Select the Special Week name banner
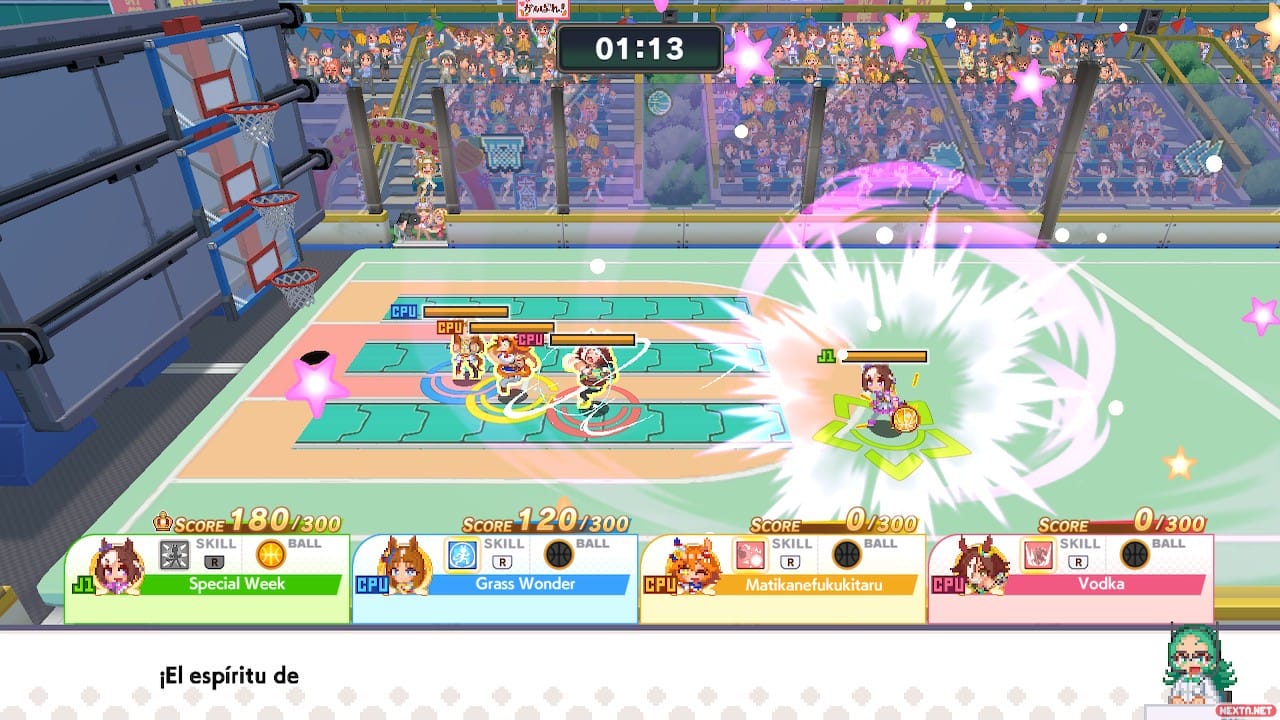 tap(236, 582)
